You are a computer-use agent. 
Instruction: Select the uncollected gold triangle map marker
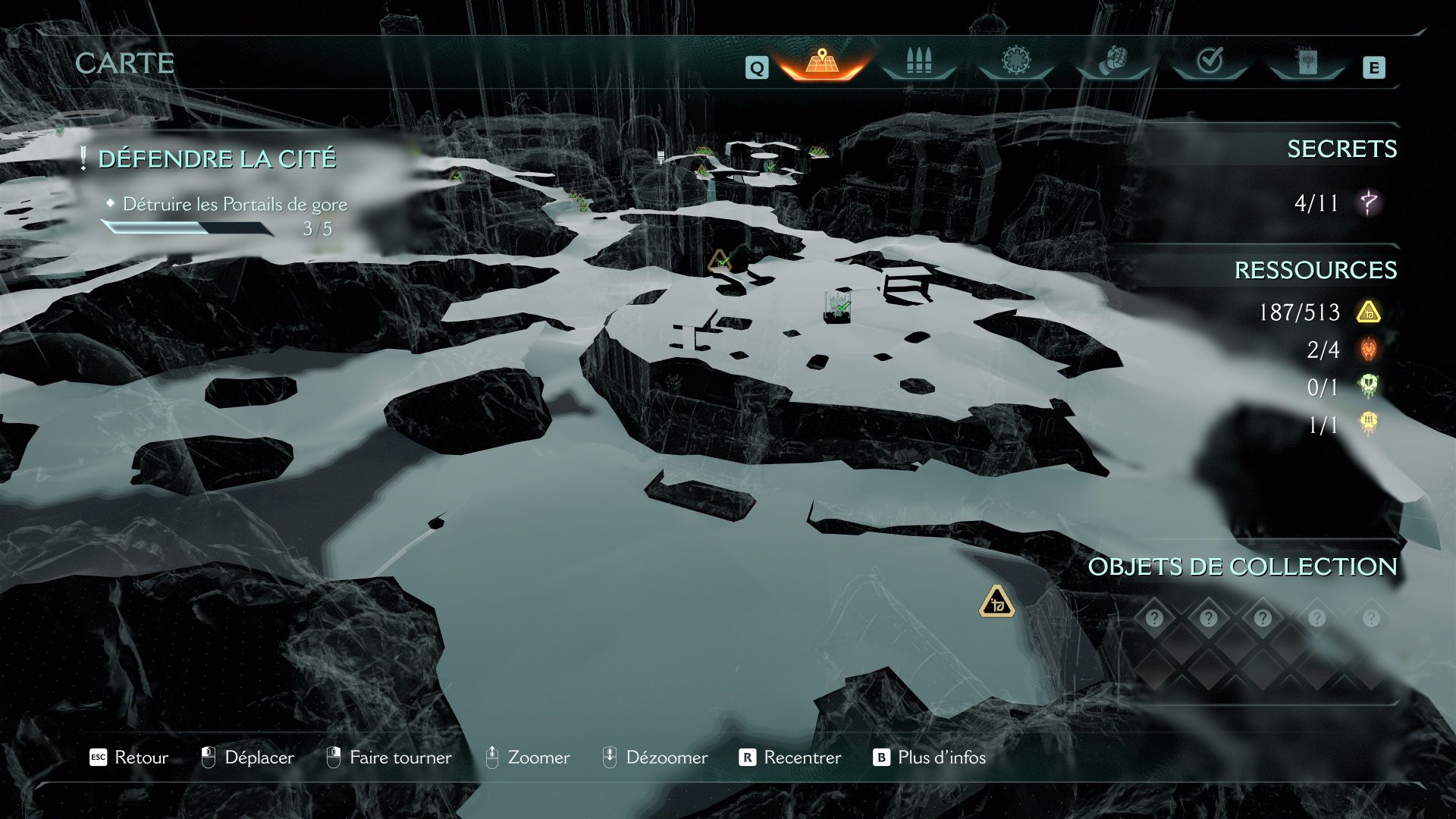996,603
